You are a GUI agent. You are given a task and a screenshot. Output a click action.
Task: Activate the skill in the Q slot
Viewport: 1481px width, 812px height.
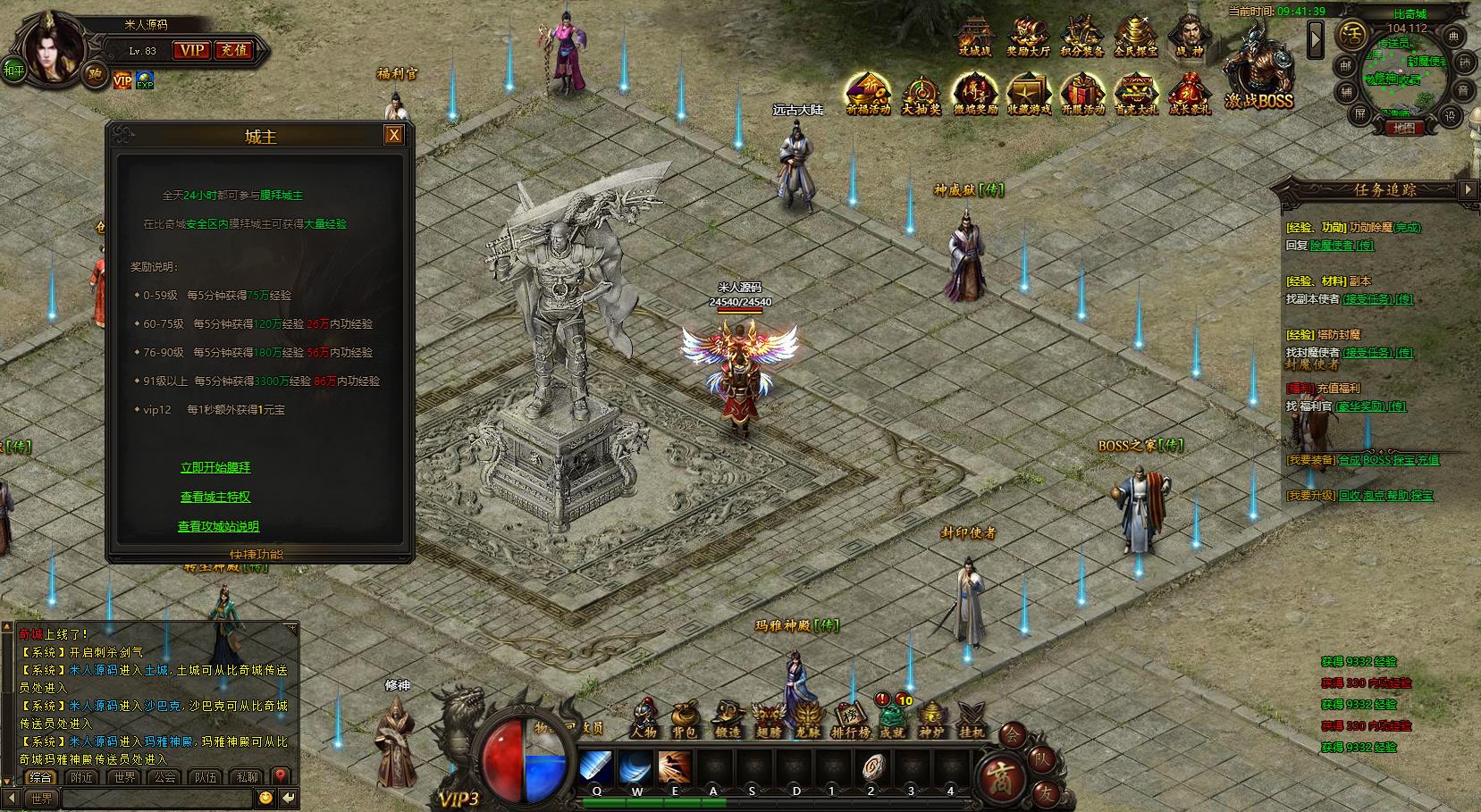click(x=596, y=767)
